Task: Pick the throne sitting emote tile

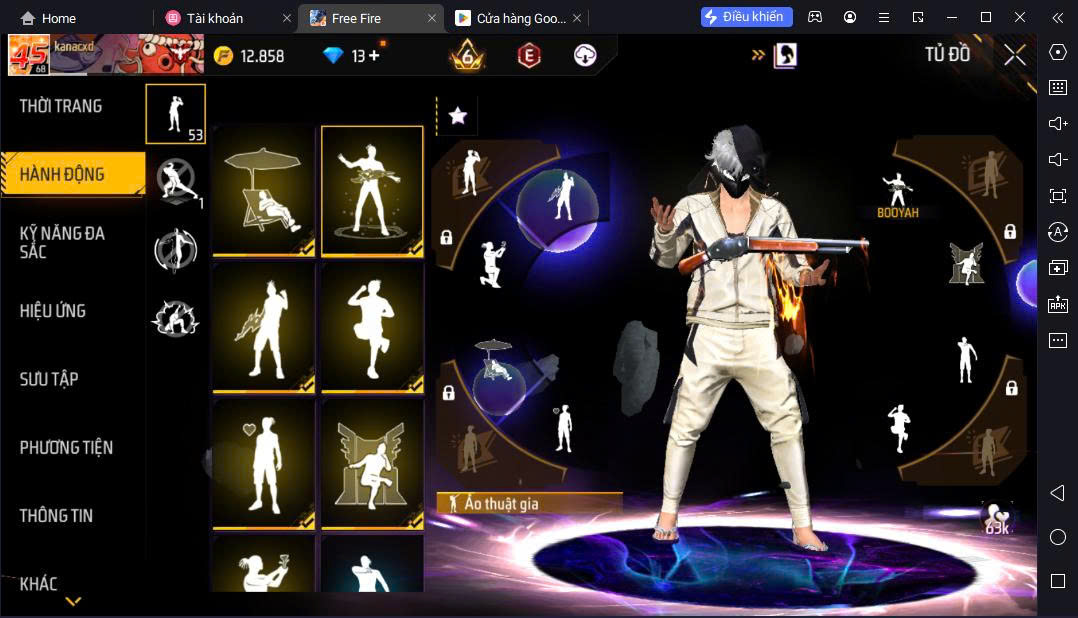Action: 372,463
